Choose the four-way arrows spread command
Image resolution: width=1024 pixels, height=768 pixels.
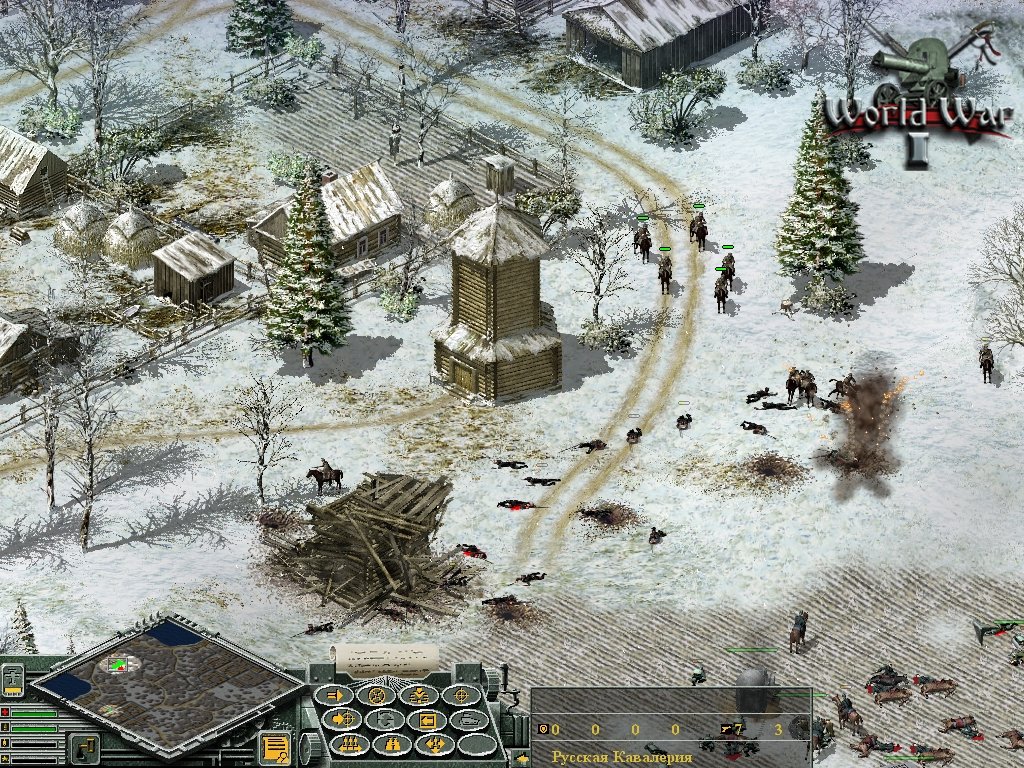click(x=434, y=744)
